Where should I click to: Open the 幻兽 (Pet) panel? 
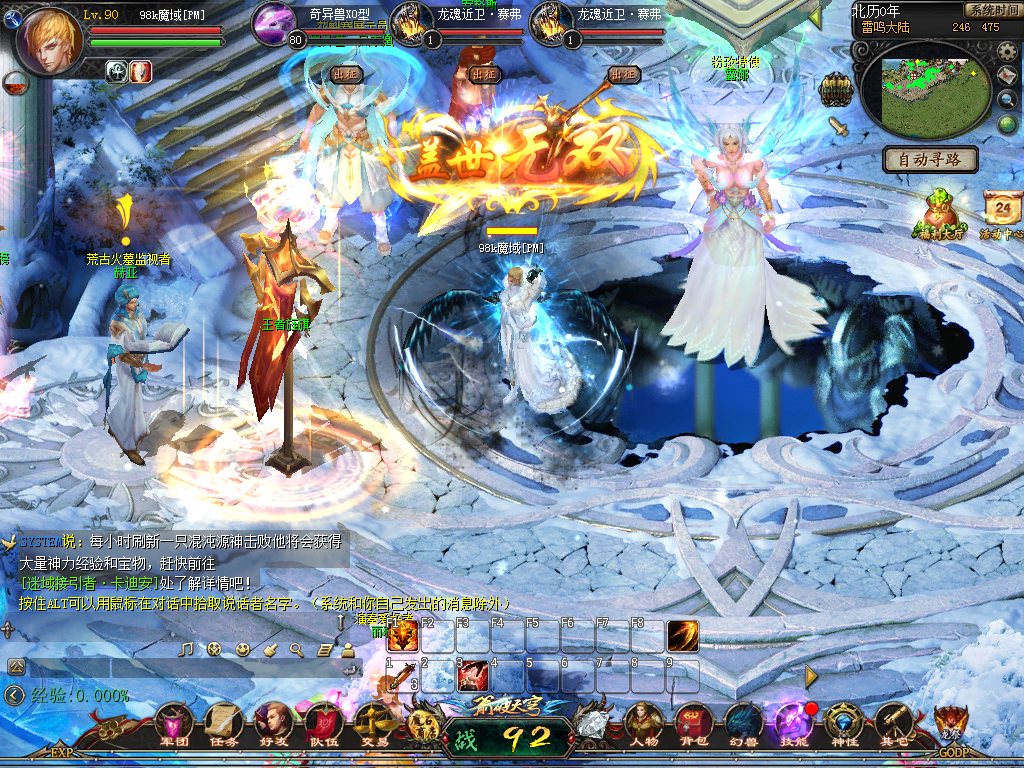[x=741, y=722]
